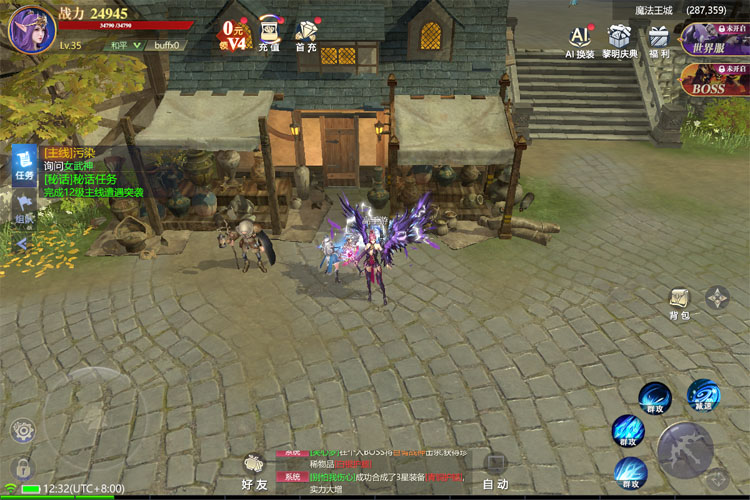Image resolution: width=750 pixels, height=500 pixels.
Task: Toggle 自动 auto-battle mode
Action: 495,469
